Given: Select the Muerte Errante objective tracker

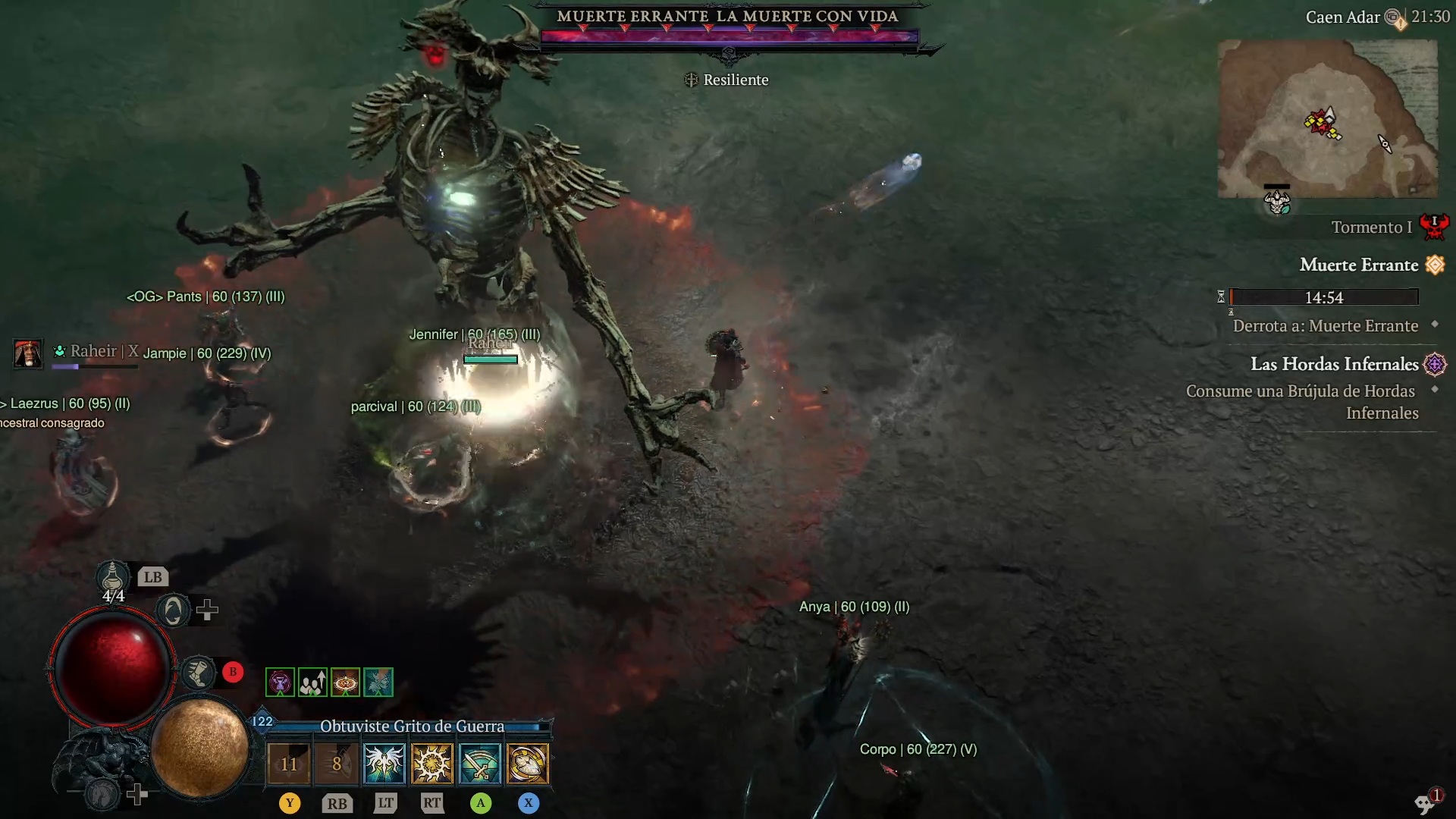Looking at the screenshot, I should coord(1359,265).
